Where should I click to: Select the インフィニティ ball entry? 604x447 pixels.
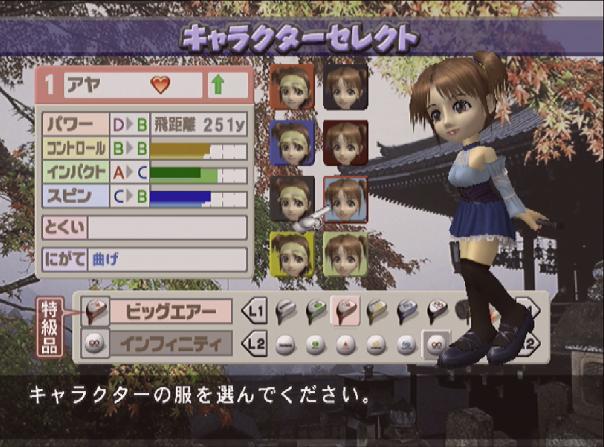[x=171, y=343]
